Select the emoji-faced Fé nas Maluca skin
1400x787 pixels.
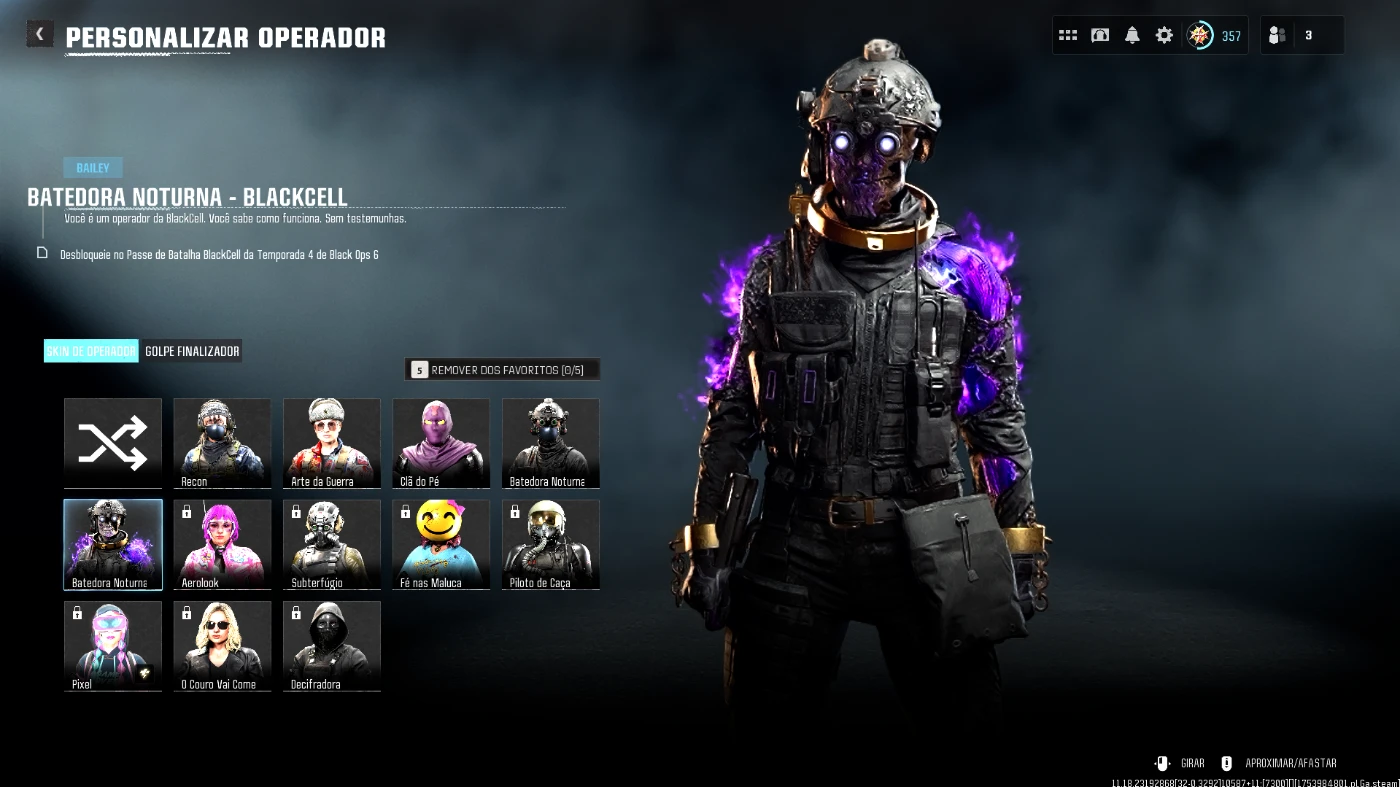pos(441,544)
